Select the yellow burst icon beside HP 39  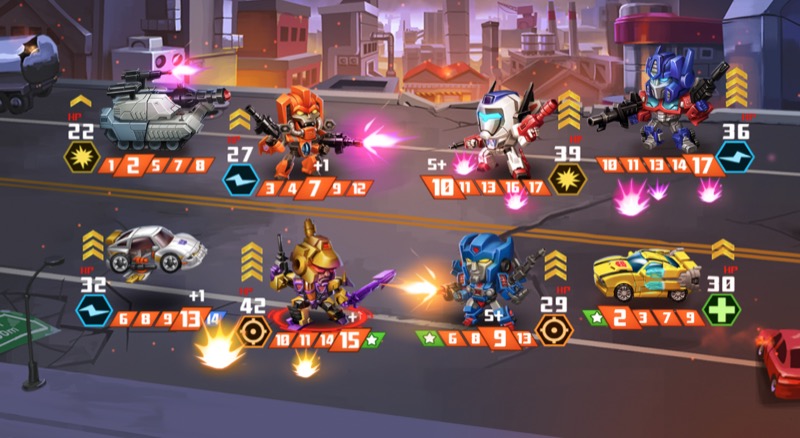[x=567, y=181]
